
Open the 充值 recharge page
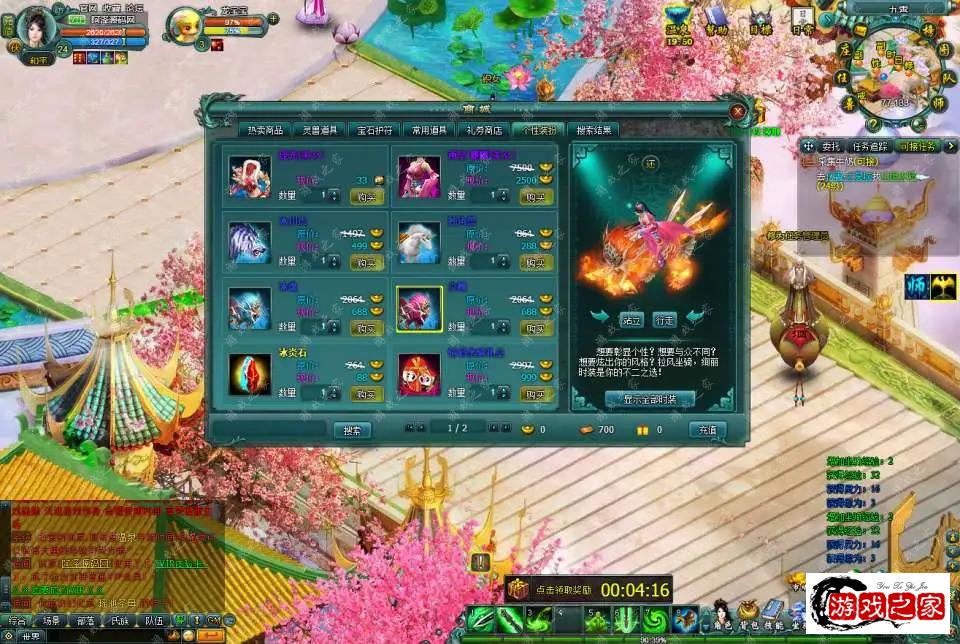(x=707, y=430)
